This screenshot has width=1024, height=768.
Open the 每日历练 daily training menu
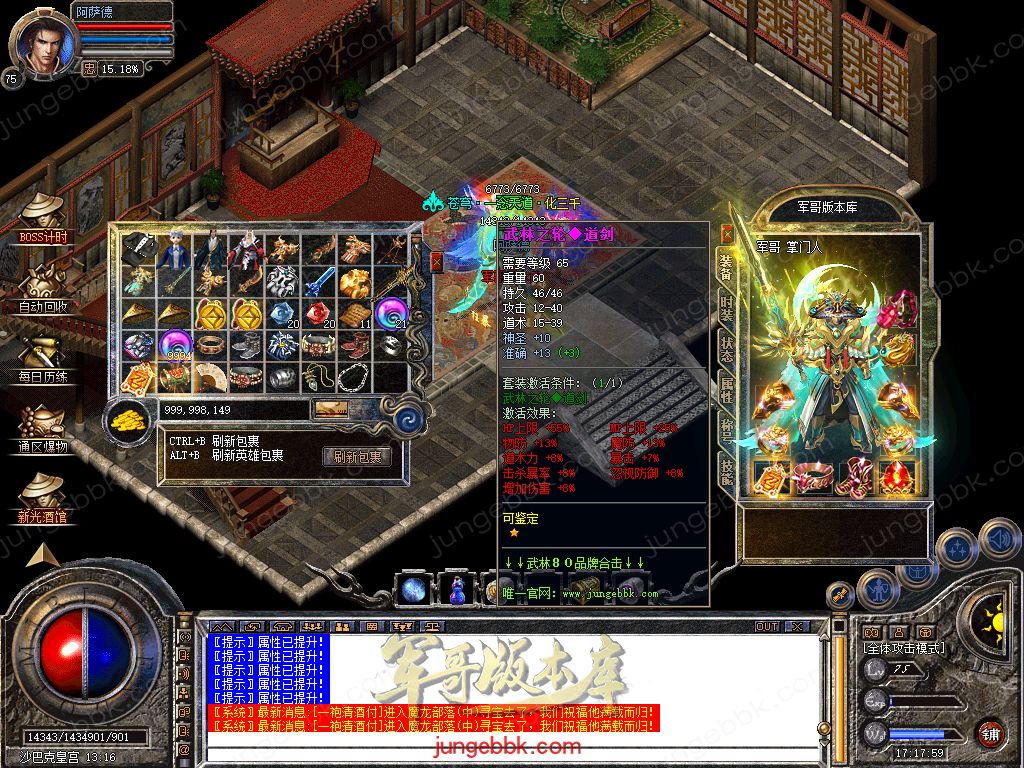pyautogui.click(x=43, y=357)
